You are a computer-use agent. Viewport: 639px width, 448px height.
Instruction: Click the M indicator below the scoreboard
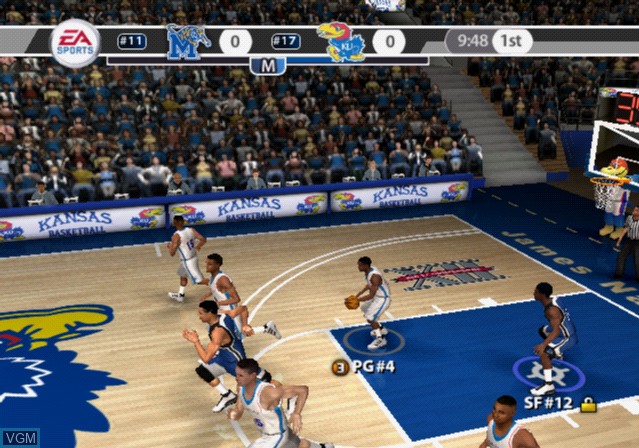267,66
